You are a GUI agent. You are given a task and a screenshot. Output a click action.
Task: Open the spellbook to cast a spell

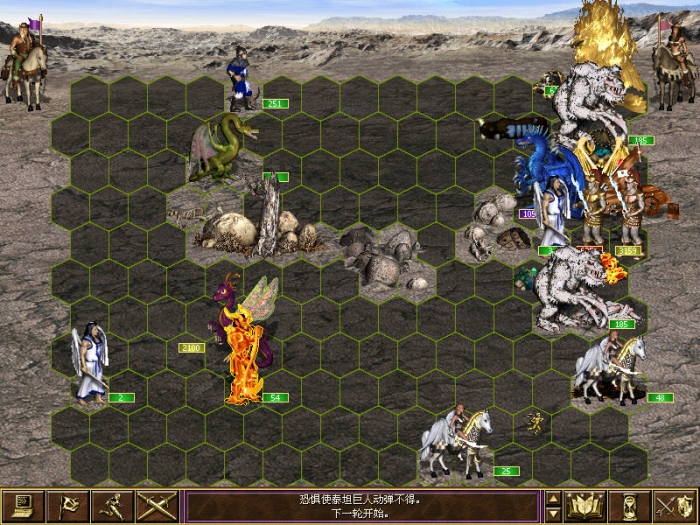[585, 505]
